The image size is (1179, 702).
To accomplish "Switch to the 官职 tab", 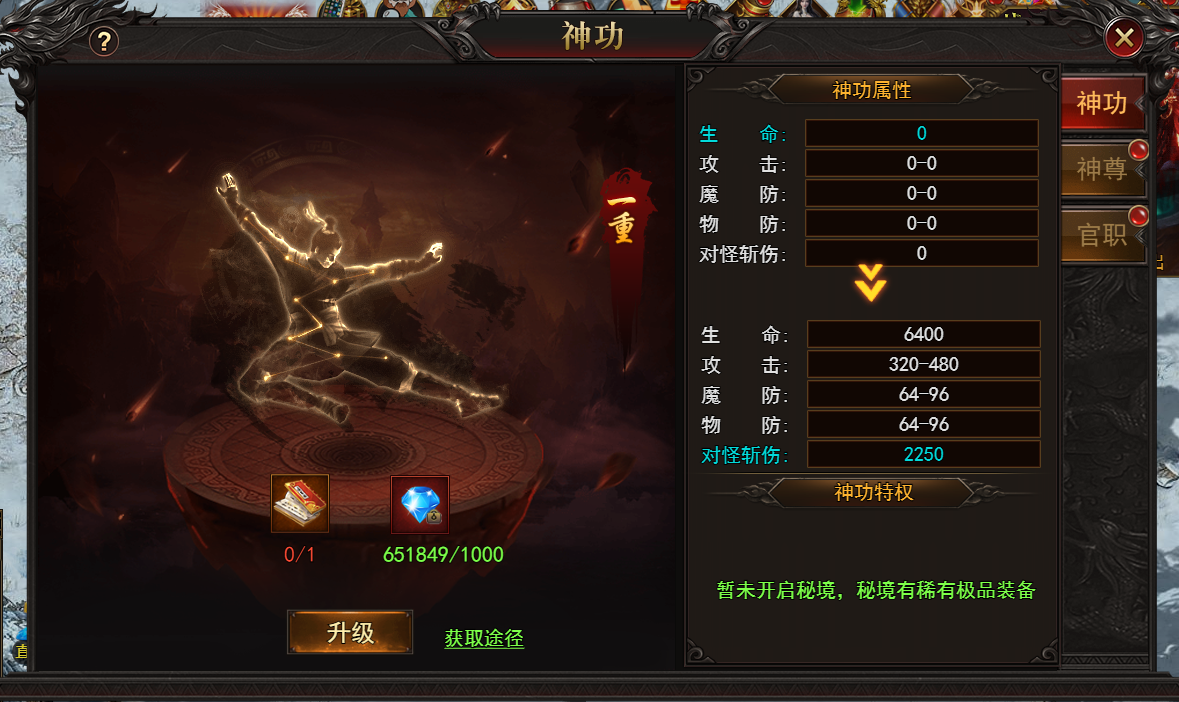I will click(x=1101, y=235).
